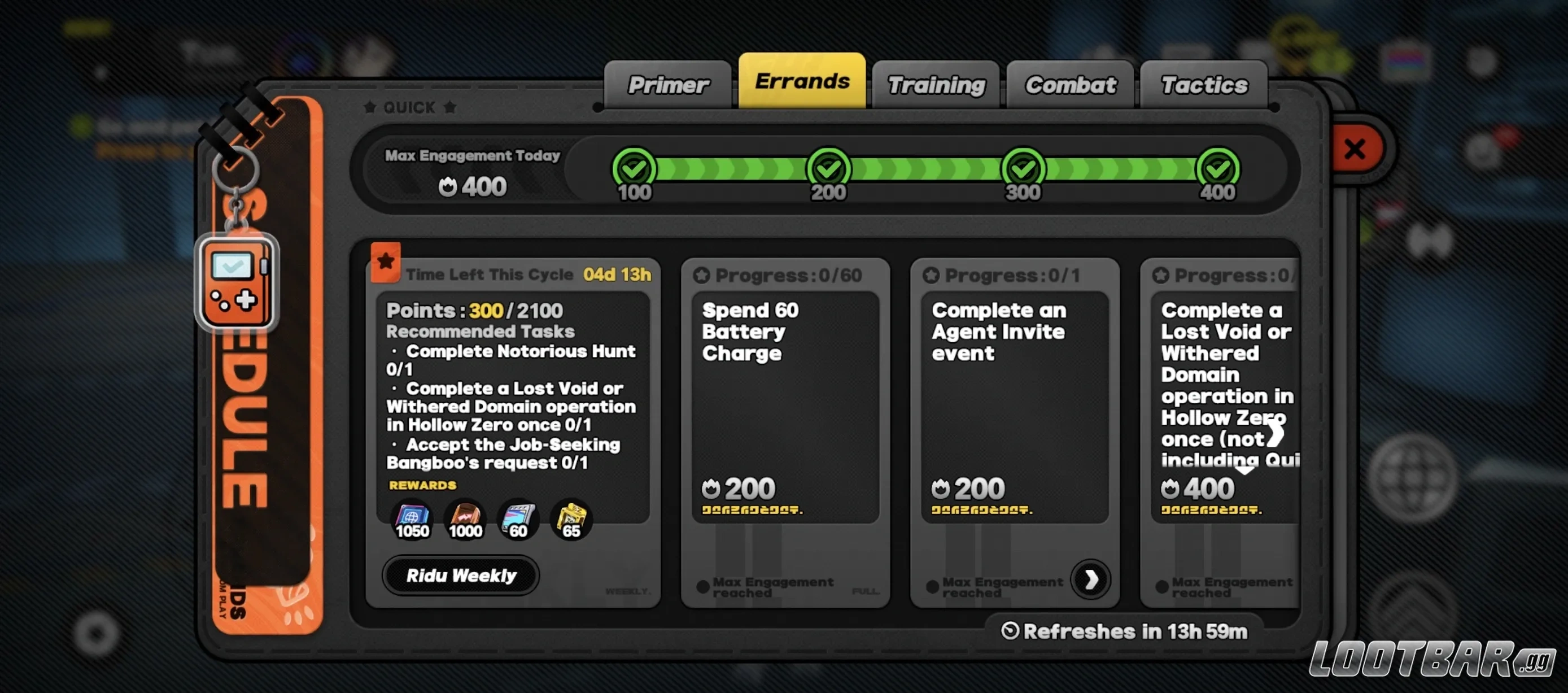Click the arrow on Agent Invite card
The height and width of the screenshot is (693, 1568).
1090,579
